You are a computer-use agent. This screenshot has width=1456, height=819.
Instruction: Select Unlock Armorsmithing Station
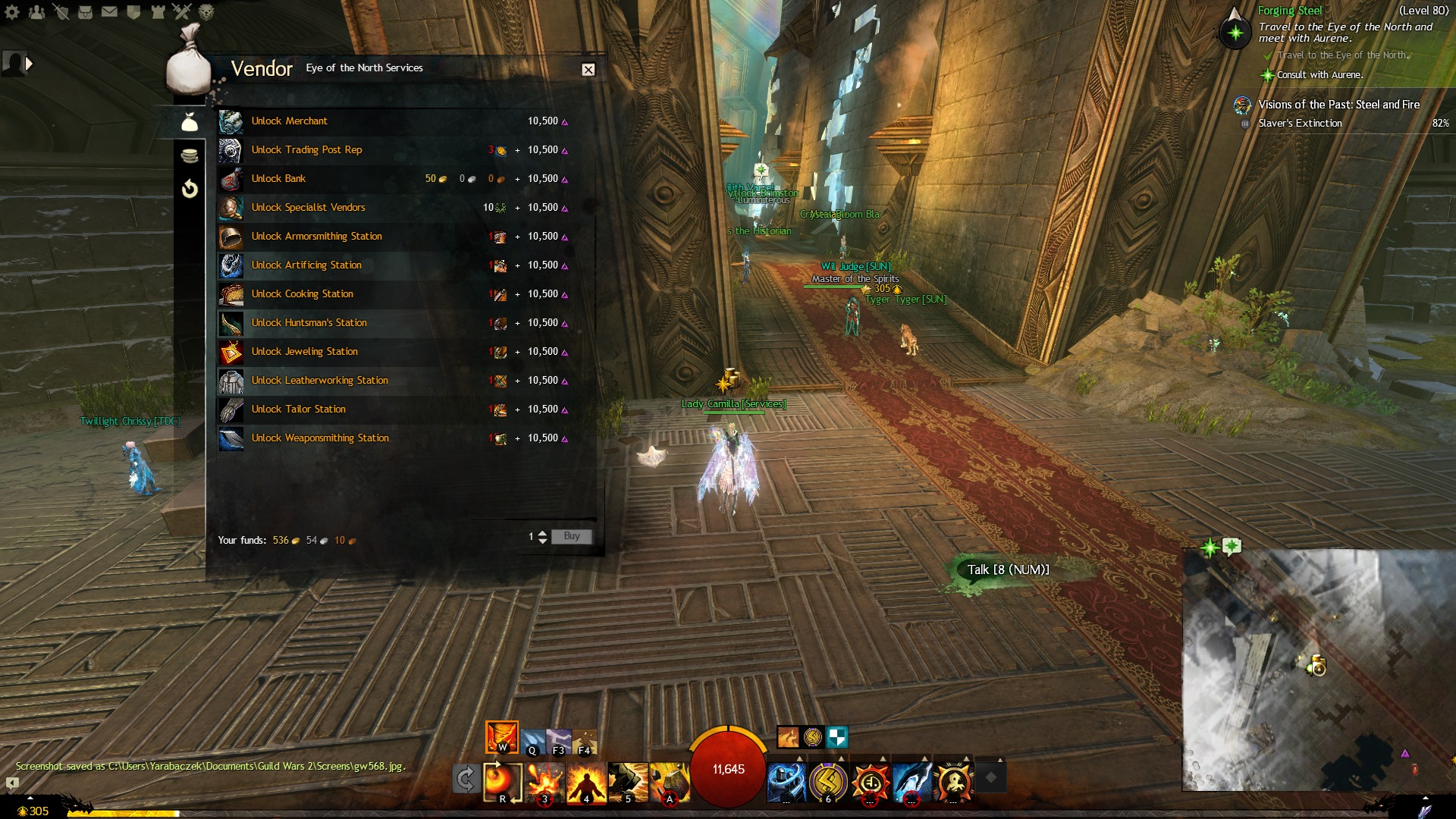[x=316, y=237]
